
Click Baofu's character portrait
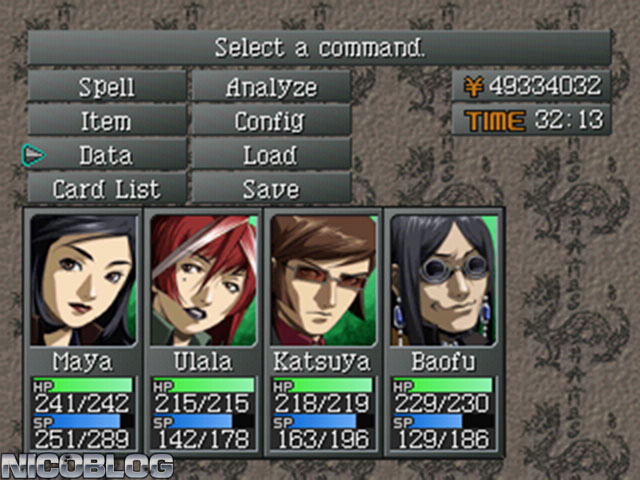click(442, 280)
